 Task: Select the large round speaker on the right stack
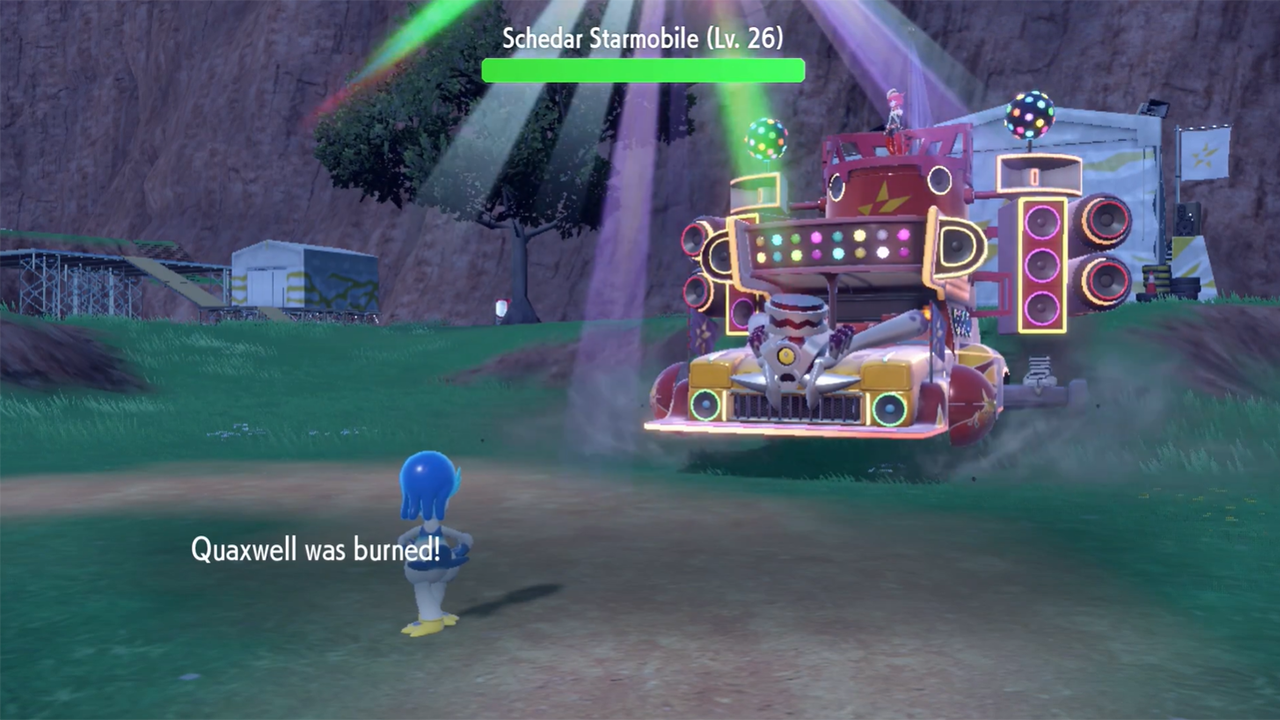click(1107, 222)
